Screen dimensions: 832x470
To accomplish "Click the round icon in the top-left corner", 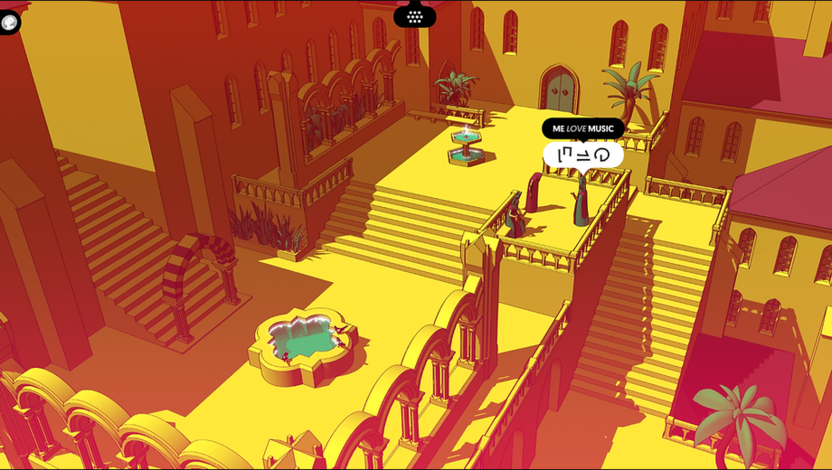I will click(9, 22).
